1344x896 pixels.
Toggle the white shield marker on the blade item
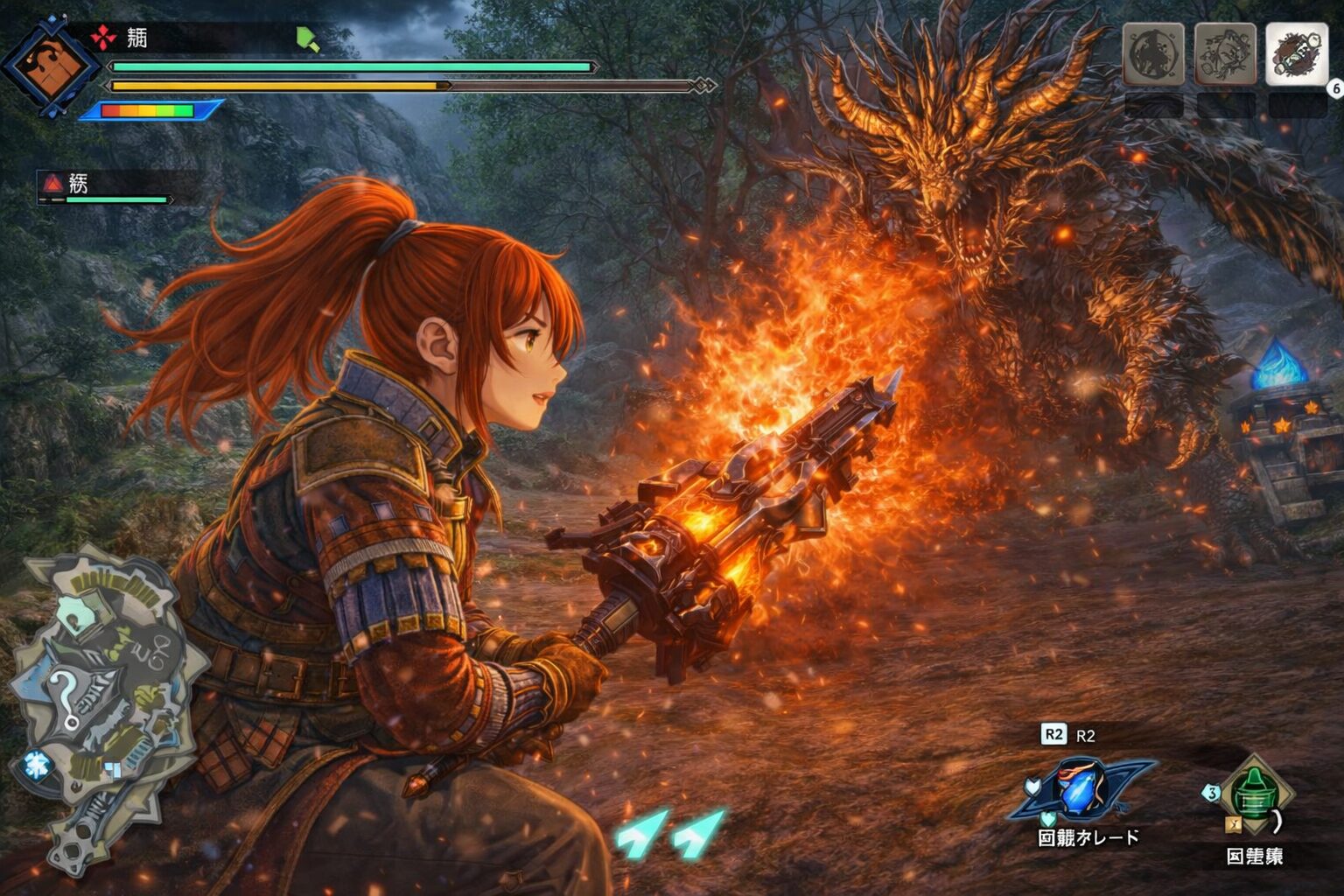(1032, 785)
